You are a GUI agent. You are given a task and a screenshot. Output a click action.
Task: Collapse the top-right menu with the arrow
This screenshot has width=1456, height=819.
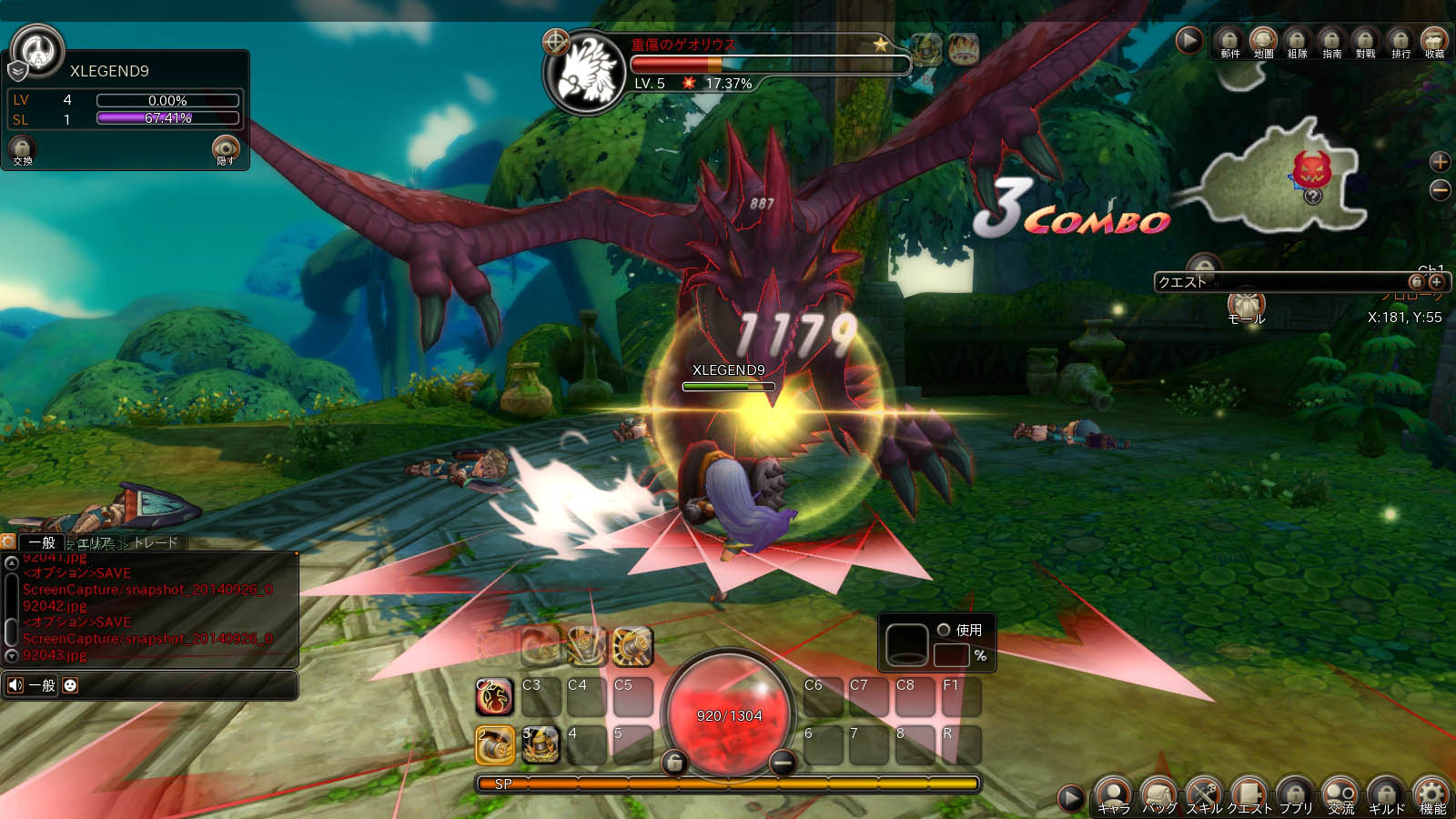pos(1190,40)
